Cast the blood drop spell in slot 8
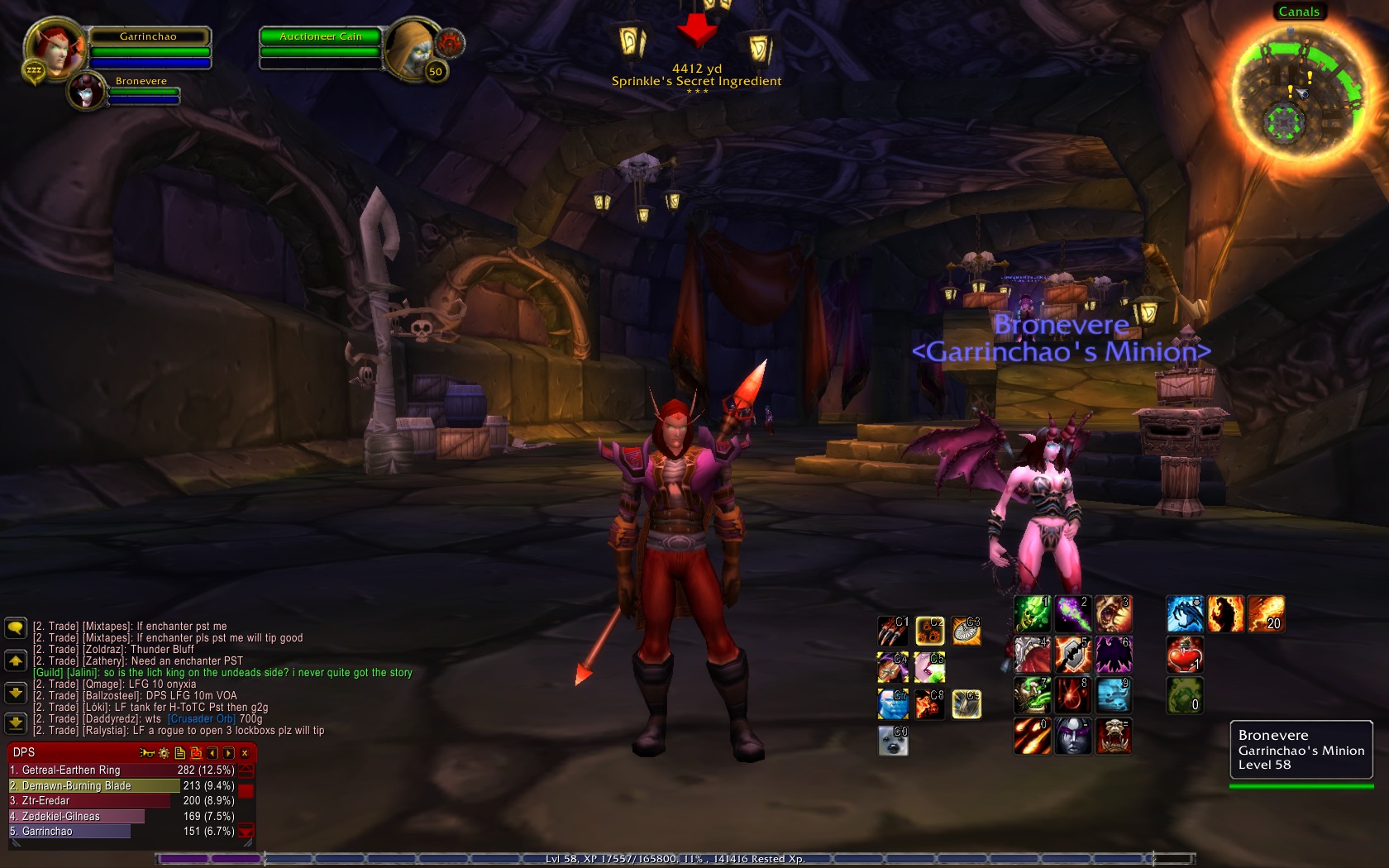Image resolution: width=1389 pixels, height=868 pixels. [1072, 695]
